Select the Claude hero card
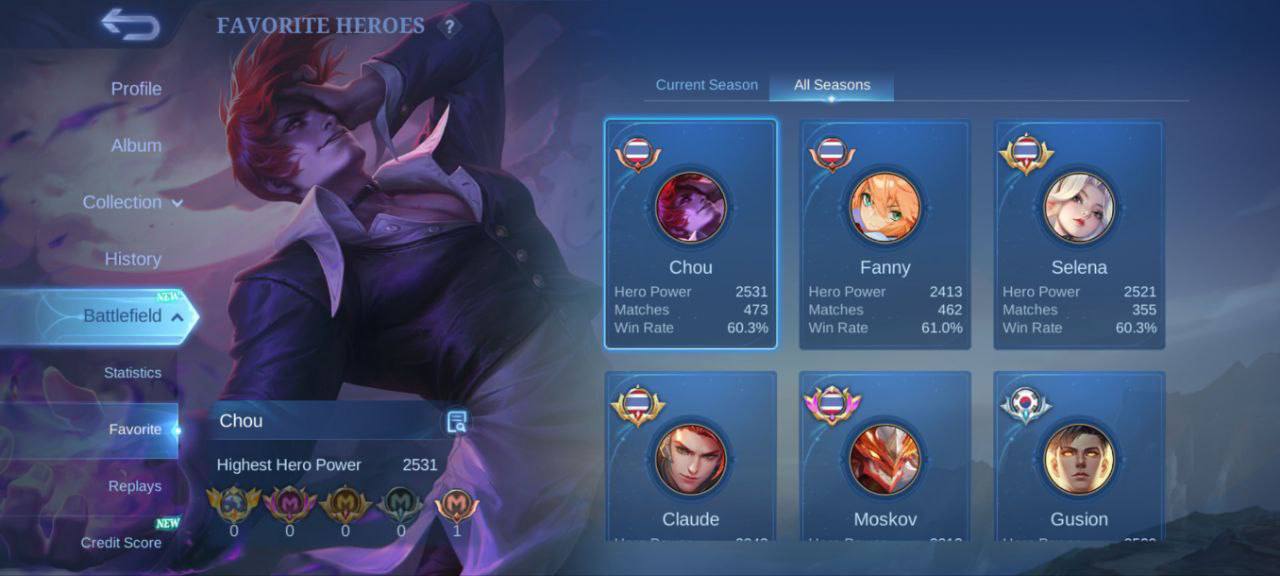The width and height of the screenshot is (1280, 576). point(690,458)
